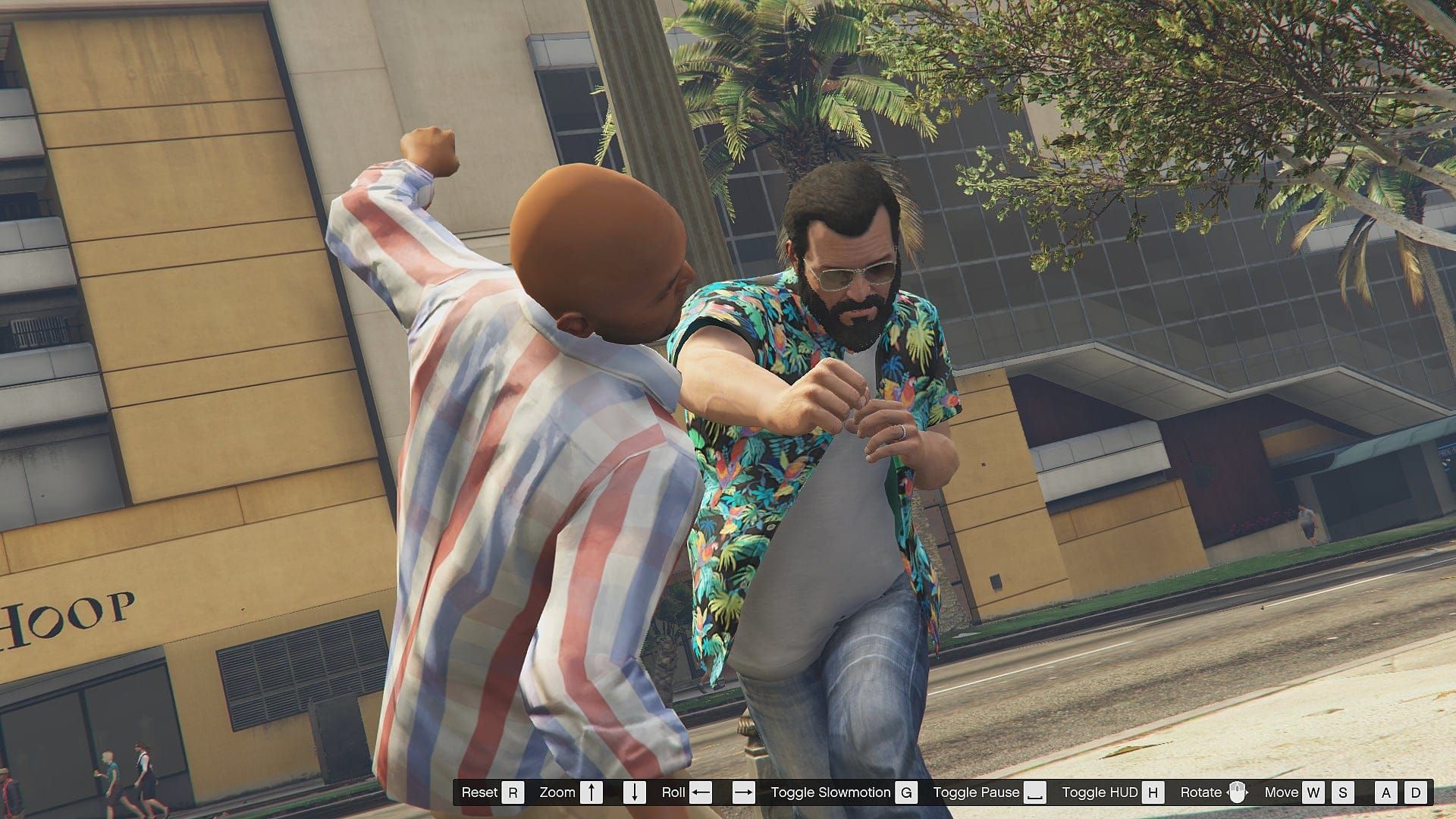Click the H key Toggle HUD icon
1456x819 pixels.
point(1153,793)
